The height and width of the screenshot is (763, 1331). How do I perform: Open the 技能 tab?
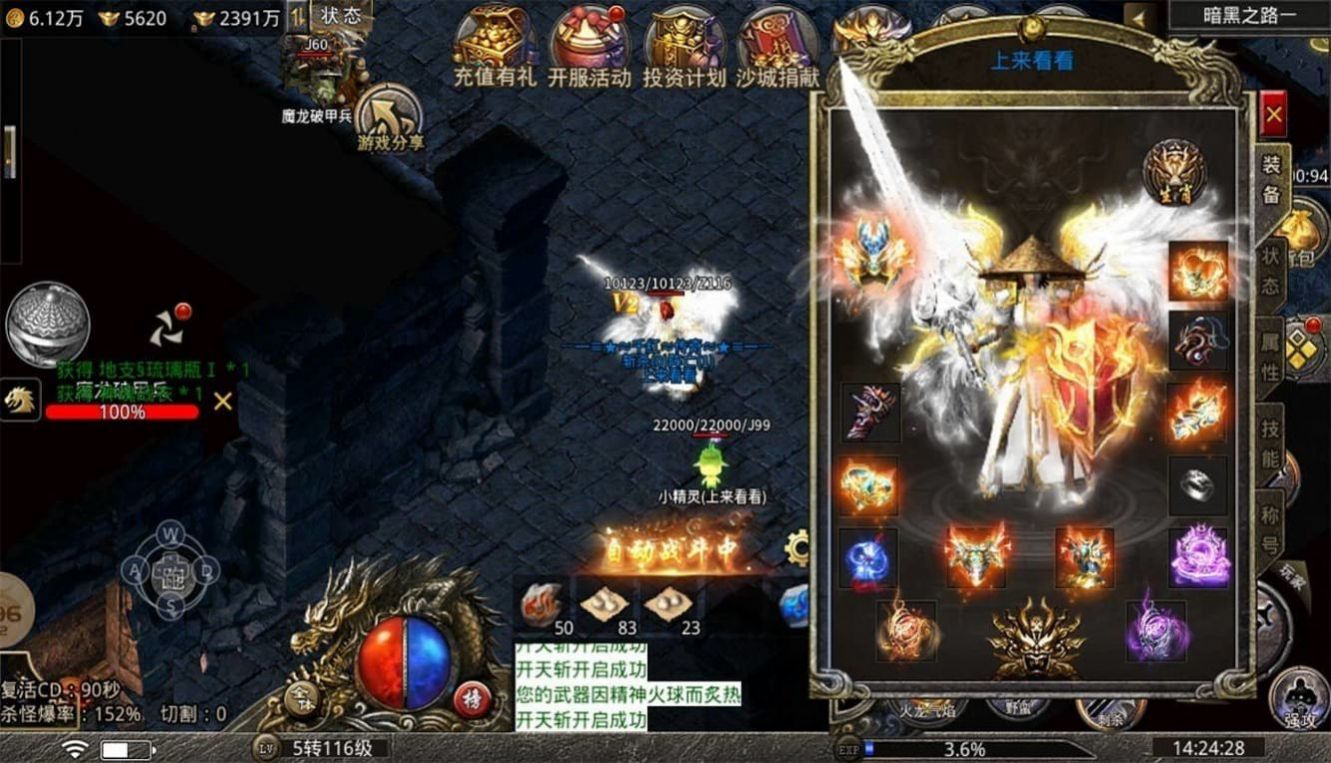pos(1270,444)
